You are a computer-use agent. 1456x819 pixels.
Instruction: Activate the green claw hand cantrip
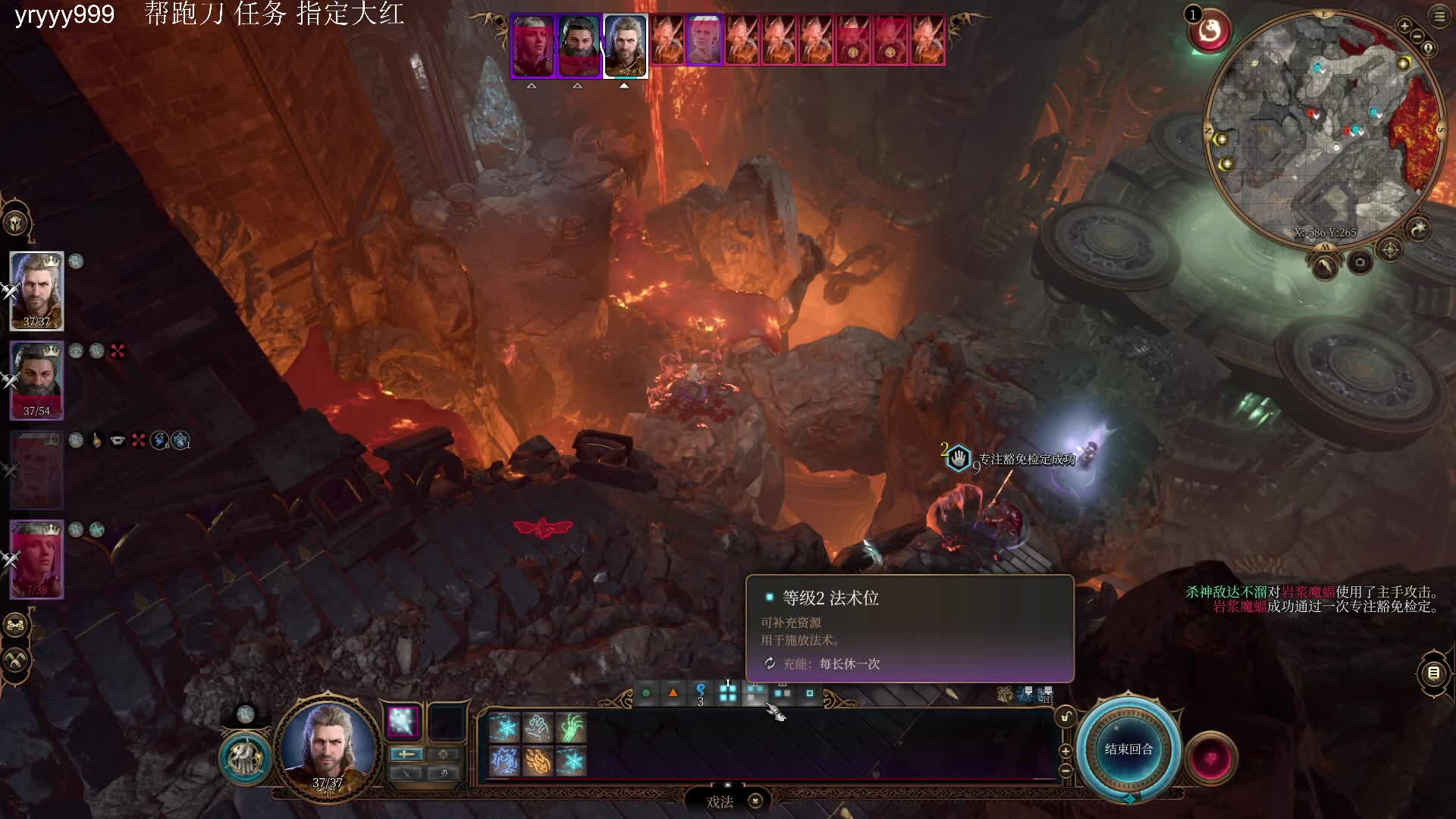pos(571,728)
